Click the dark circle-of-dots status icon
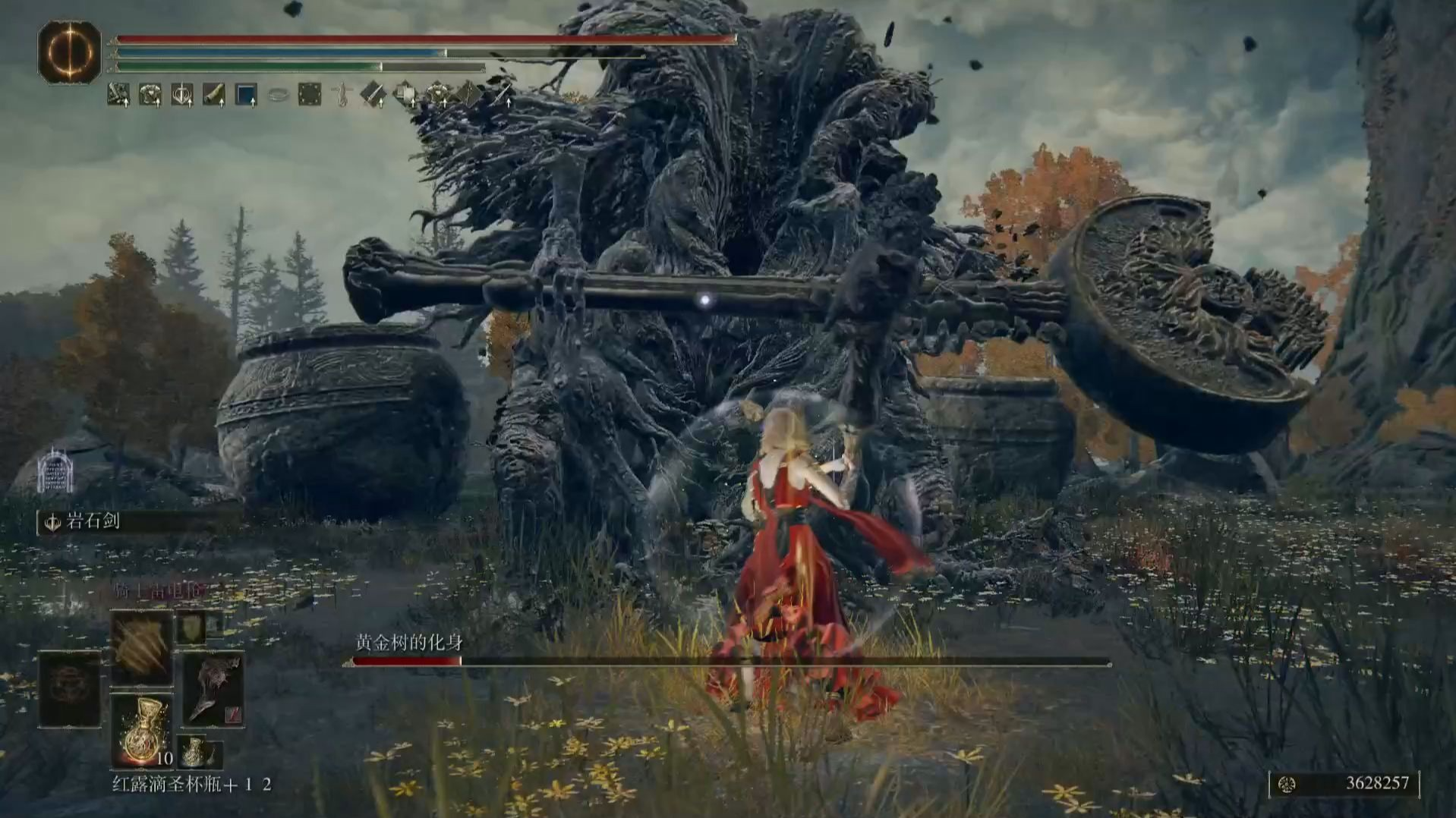This screenshot has height=818, width=1456. pos(310,95)
